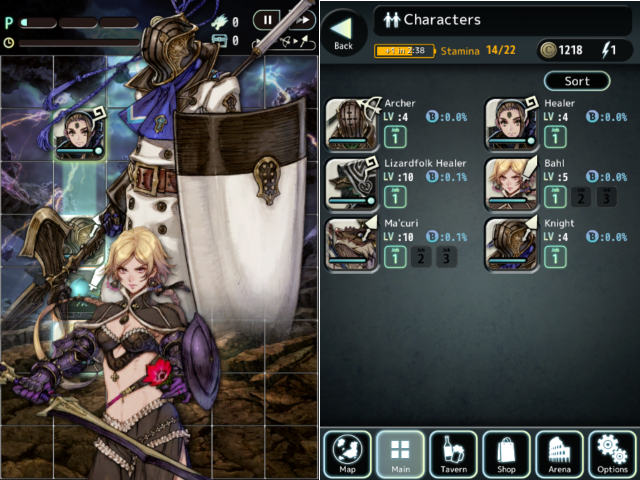Select the Lizardfolk Healer portrait
Screen dimensions: 640x480
[353, 185]
